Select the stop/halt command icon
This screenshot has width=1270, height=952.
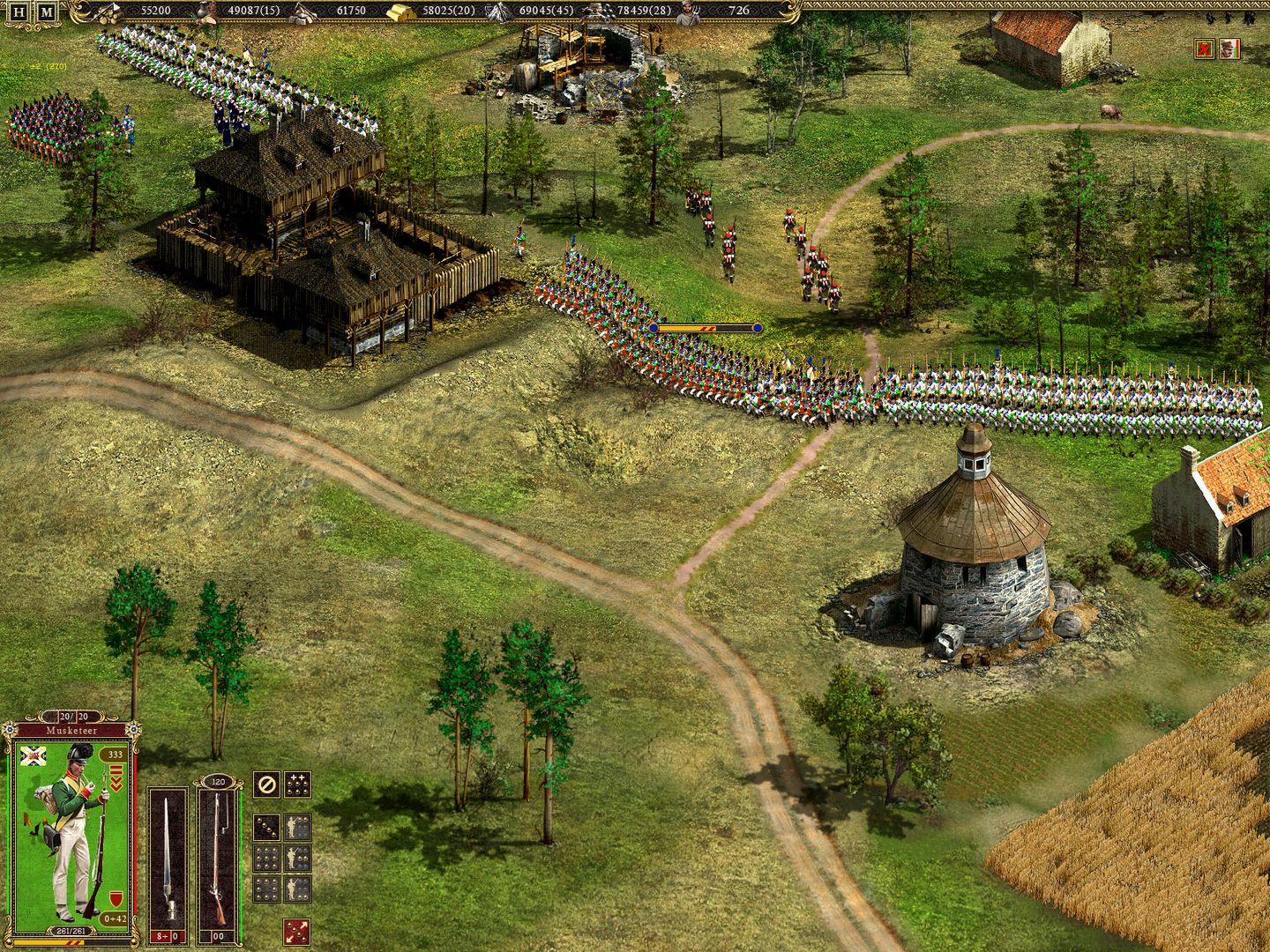[x=265, y=784]
